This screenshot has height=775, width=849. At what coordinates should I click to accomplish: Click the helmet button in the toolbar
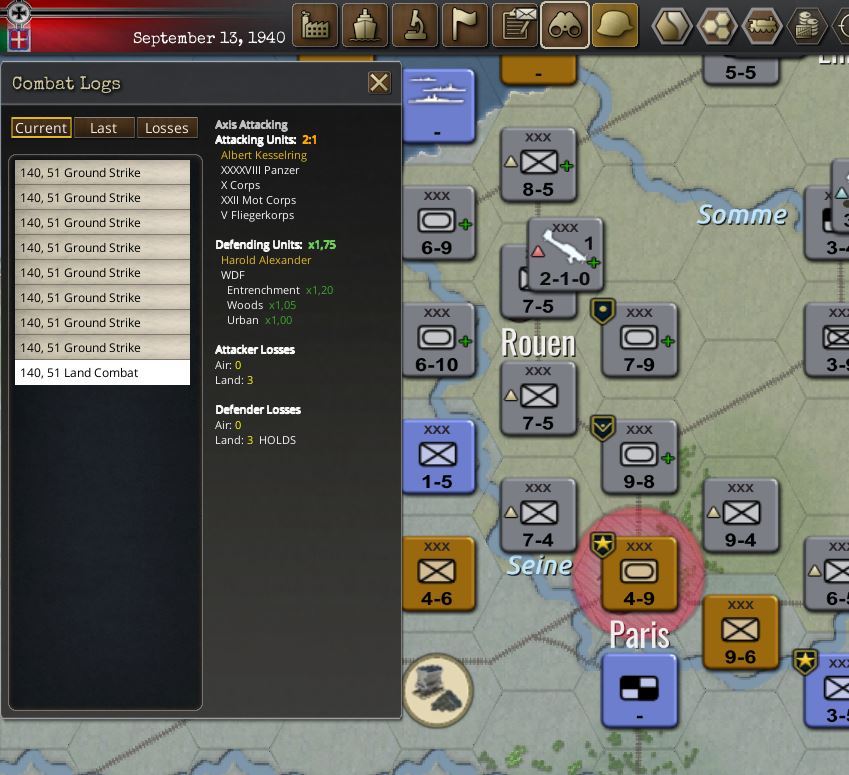point(615,26)
